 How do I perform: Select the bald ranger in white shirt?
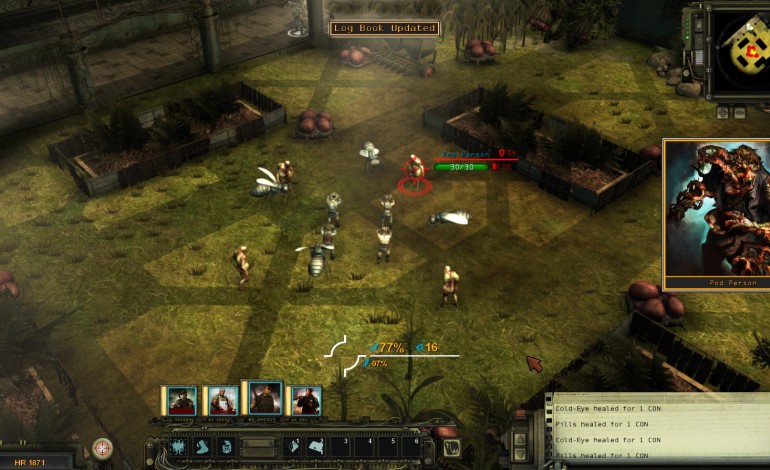[x=223, y=400]
